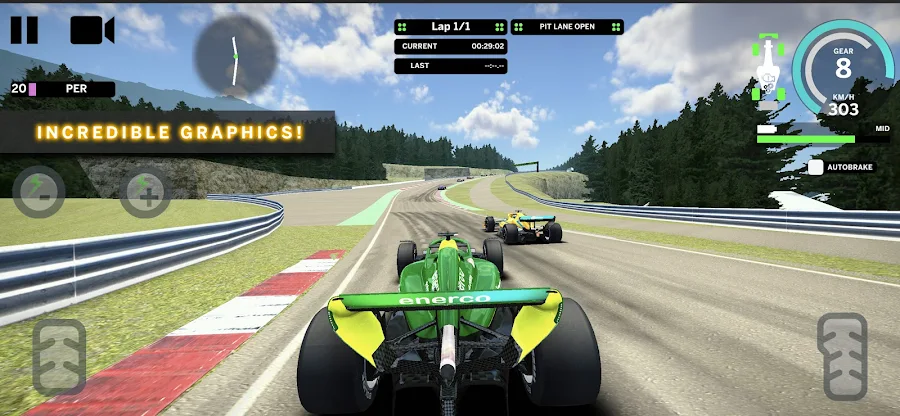Tap the right accelerator pedal
This screenshot has height=416, width=900.
[x=842, y=356]
